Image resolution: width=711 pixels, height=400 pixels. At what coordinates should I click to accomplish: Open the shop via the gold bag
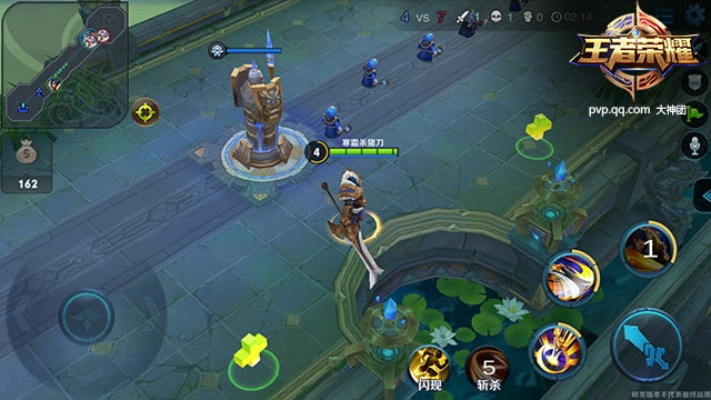pos(27,160)
